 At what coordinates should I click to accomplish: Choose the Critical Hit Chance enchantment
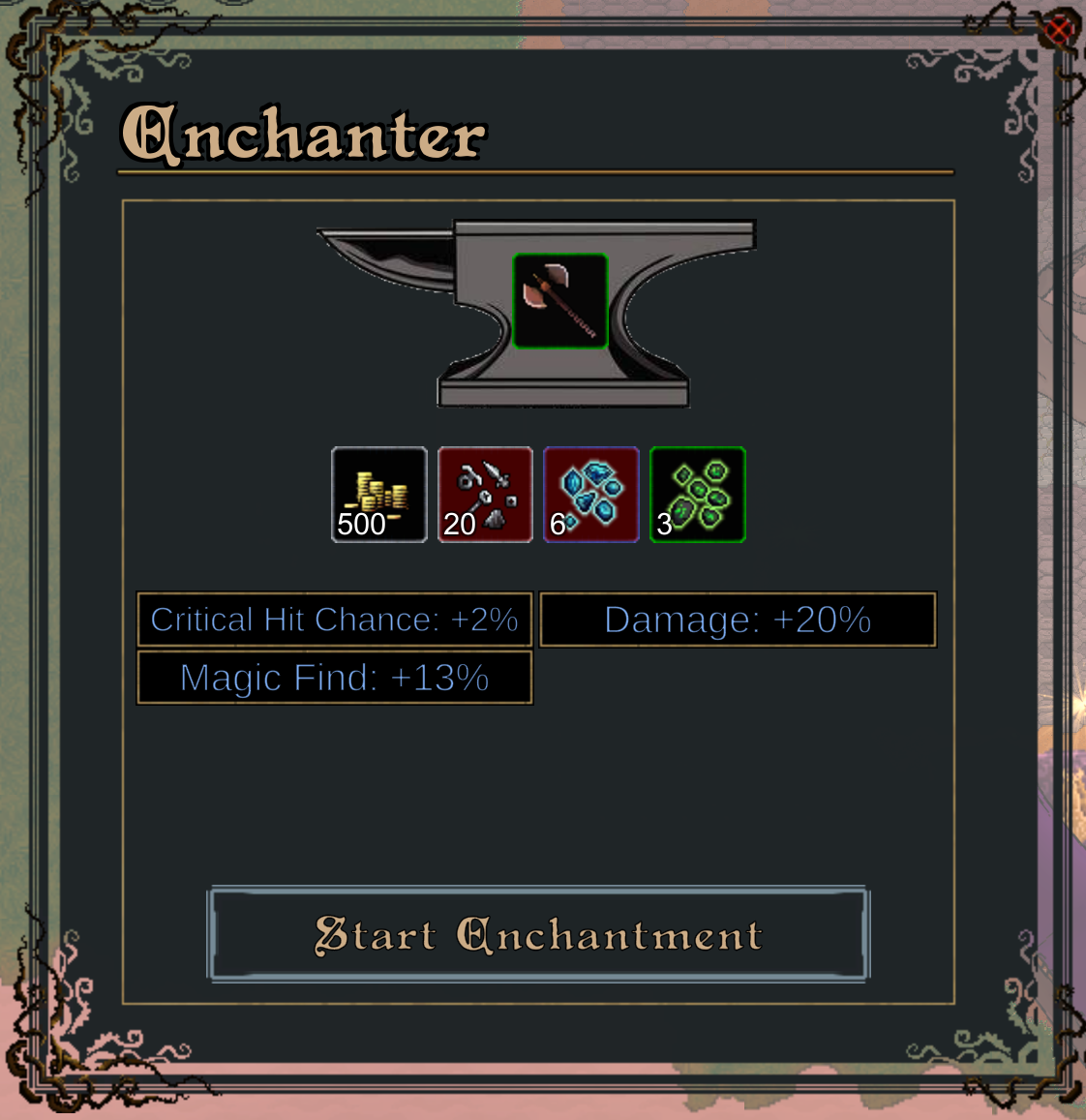(x=335, y=620)
